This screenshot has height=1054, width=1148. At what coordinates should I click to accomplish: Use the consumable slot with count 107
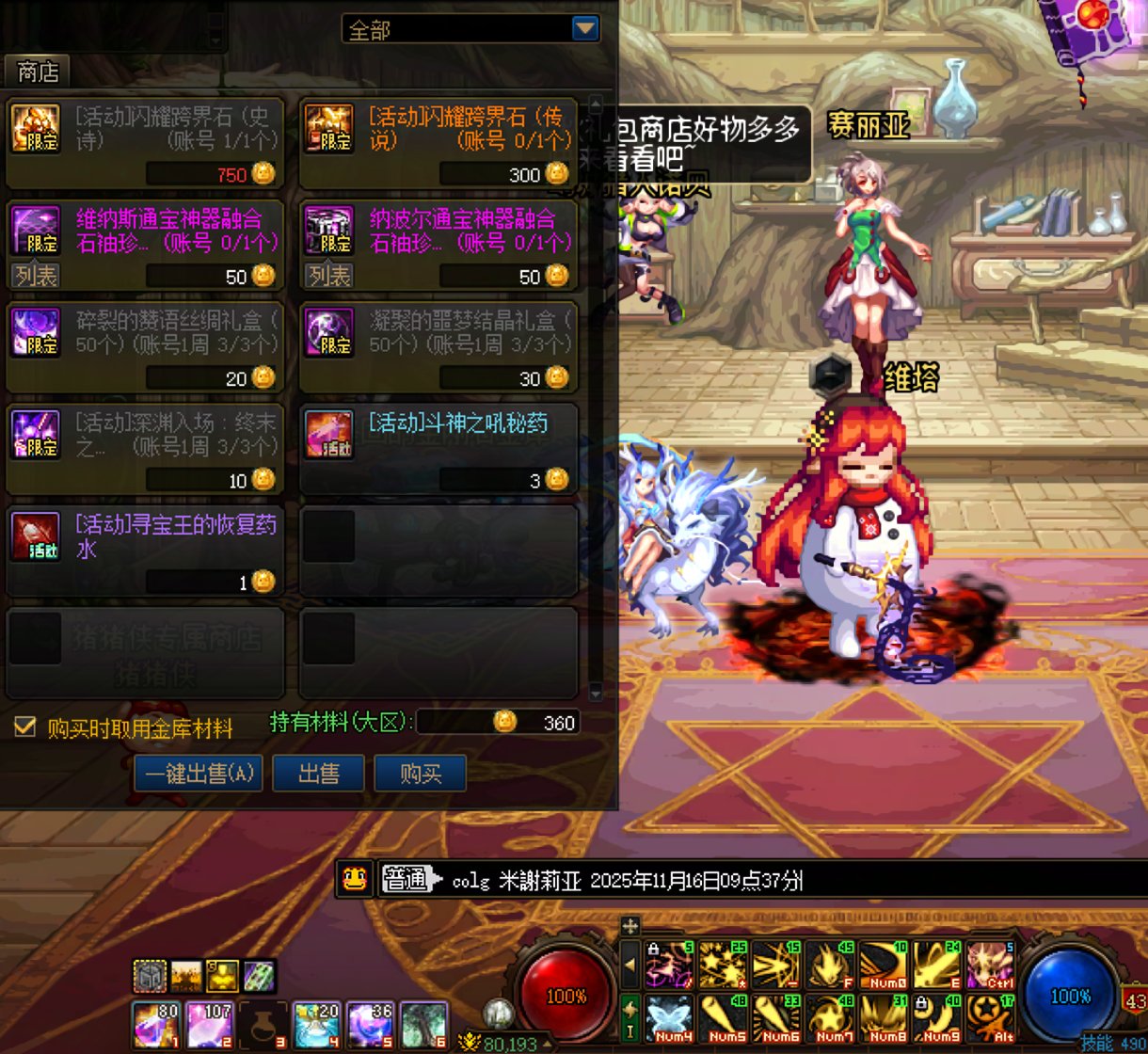(209, 1025)
